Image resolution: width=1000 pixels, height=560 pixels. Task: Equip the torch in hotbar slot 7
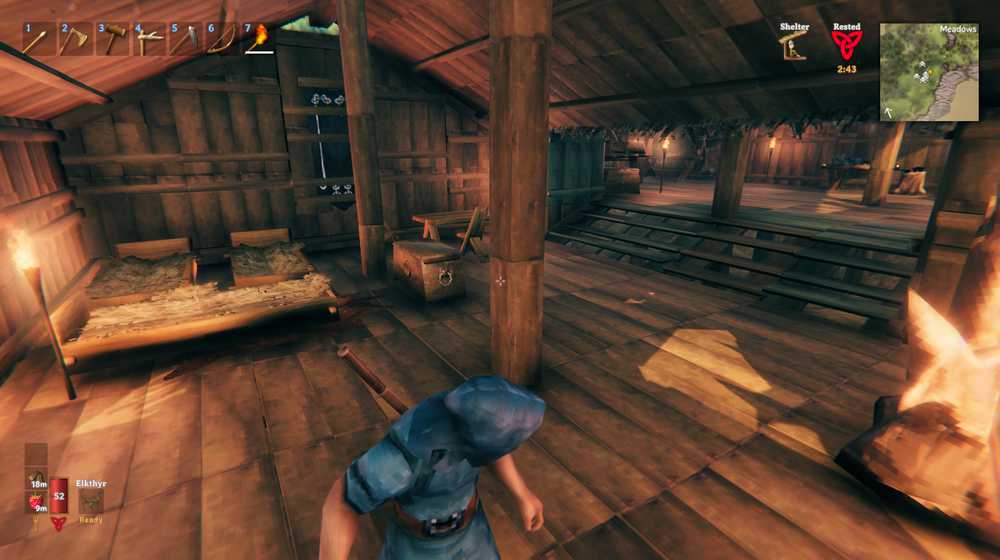pyautogui.click(x=259, y=39)
